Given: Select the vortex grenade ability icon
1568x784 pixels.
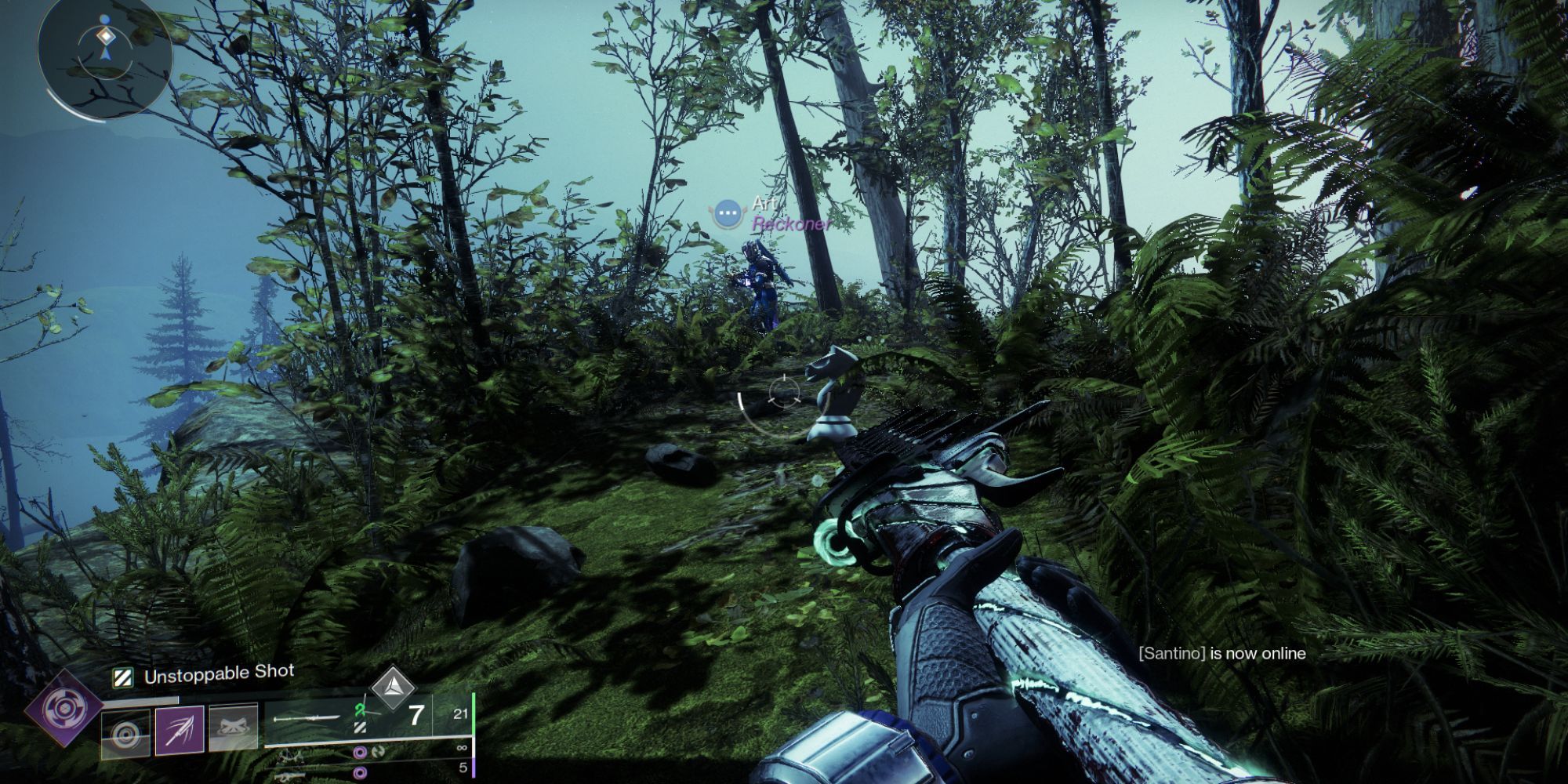Looking at the screenshot, I should pyautogui.click(x=126, y=735).
